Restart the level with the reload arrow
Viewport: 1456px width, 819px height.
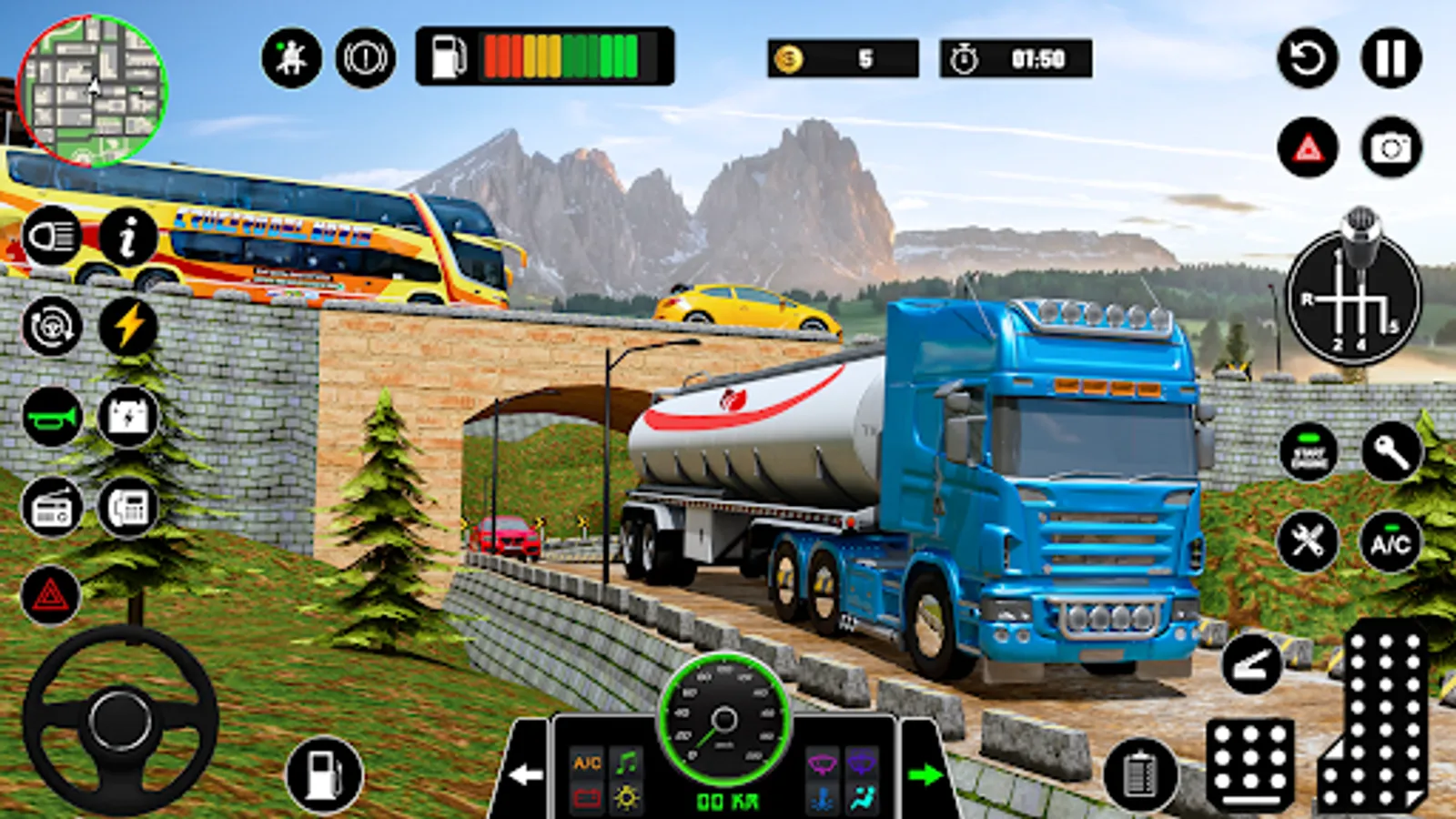pyautogui.click(x=1308, y=58)
